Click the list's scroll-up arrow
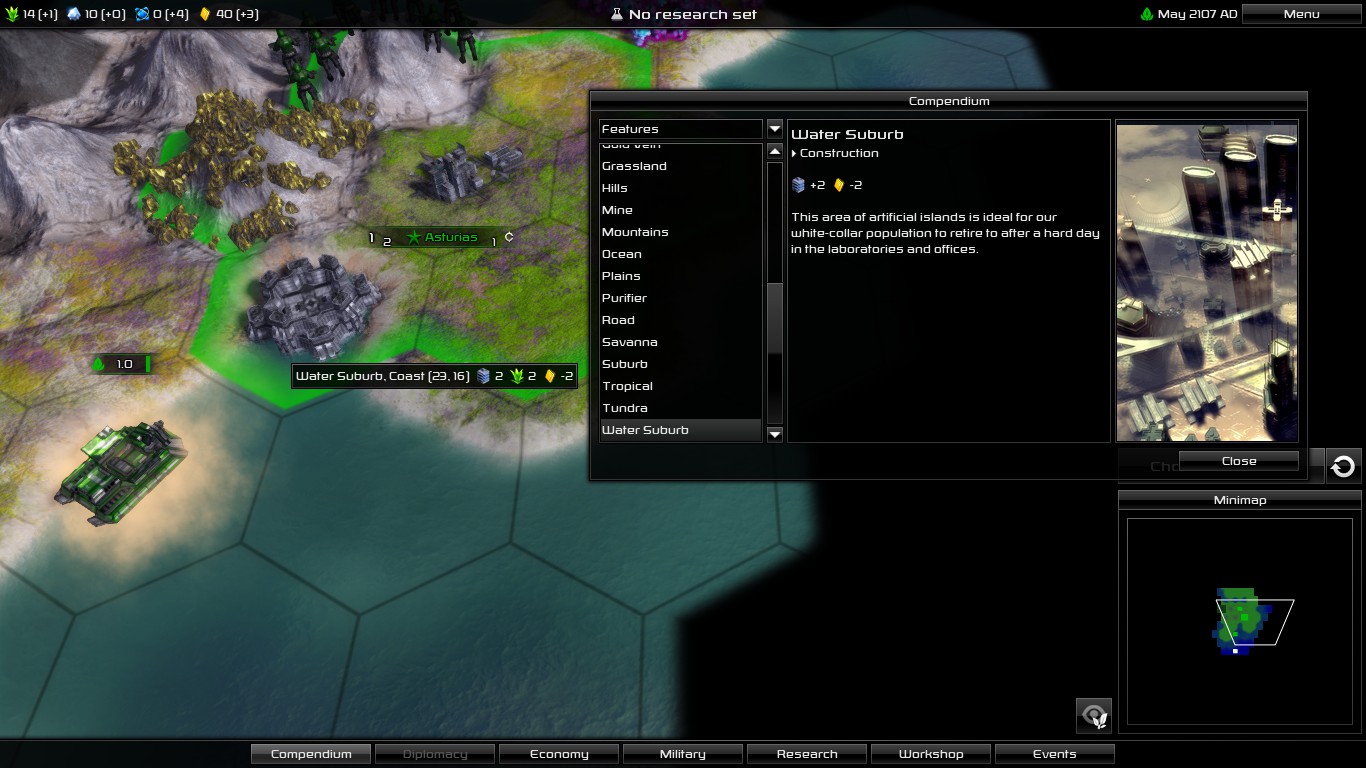This screenshot has height=768, width=1366. [x=774, y=152]
